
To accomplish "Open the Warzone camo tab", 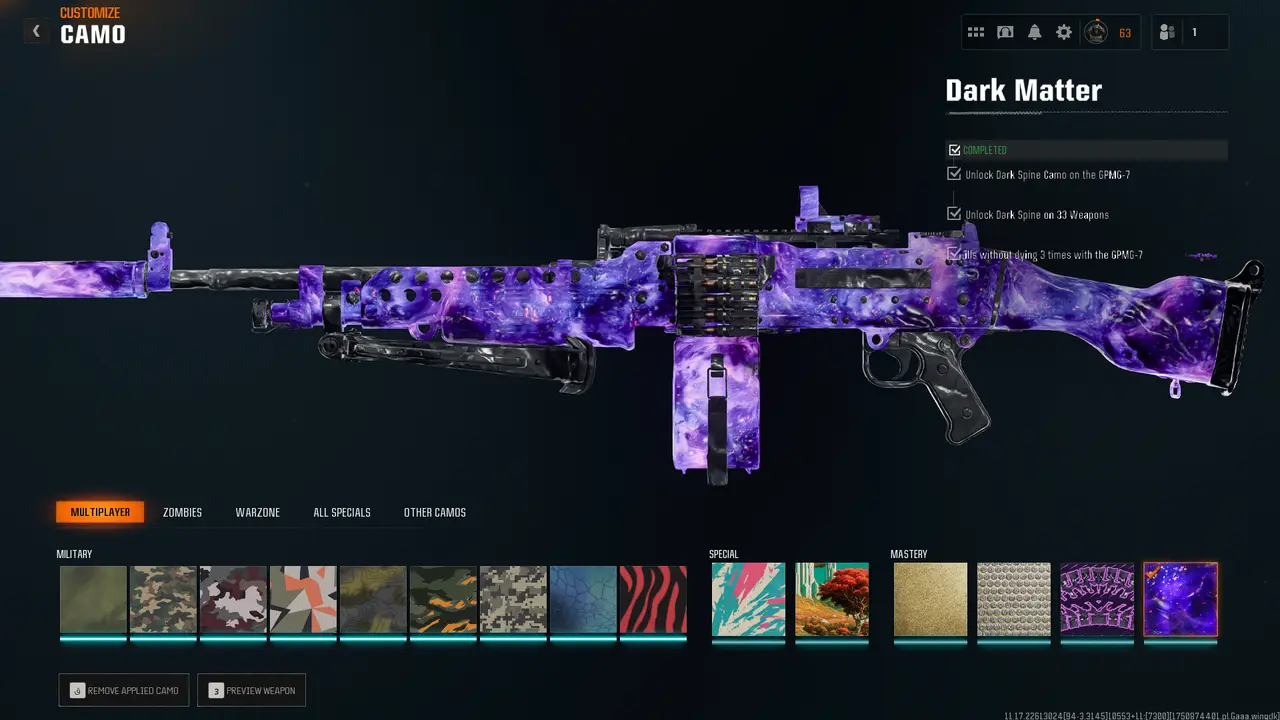I will 257,512.
